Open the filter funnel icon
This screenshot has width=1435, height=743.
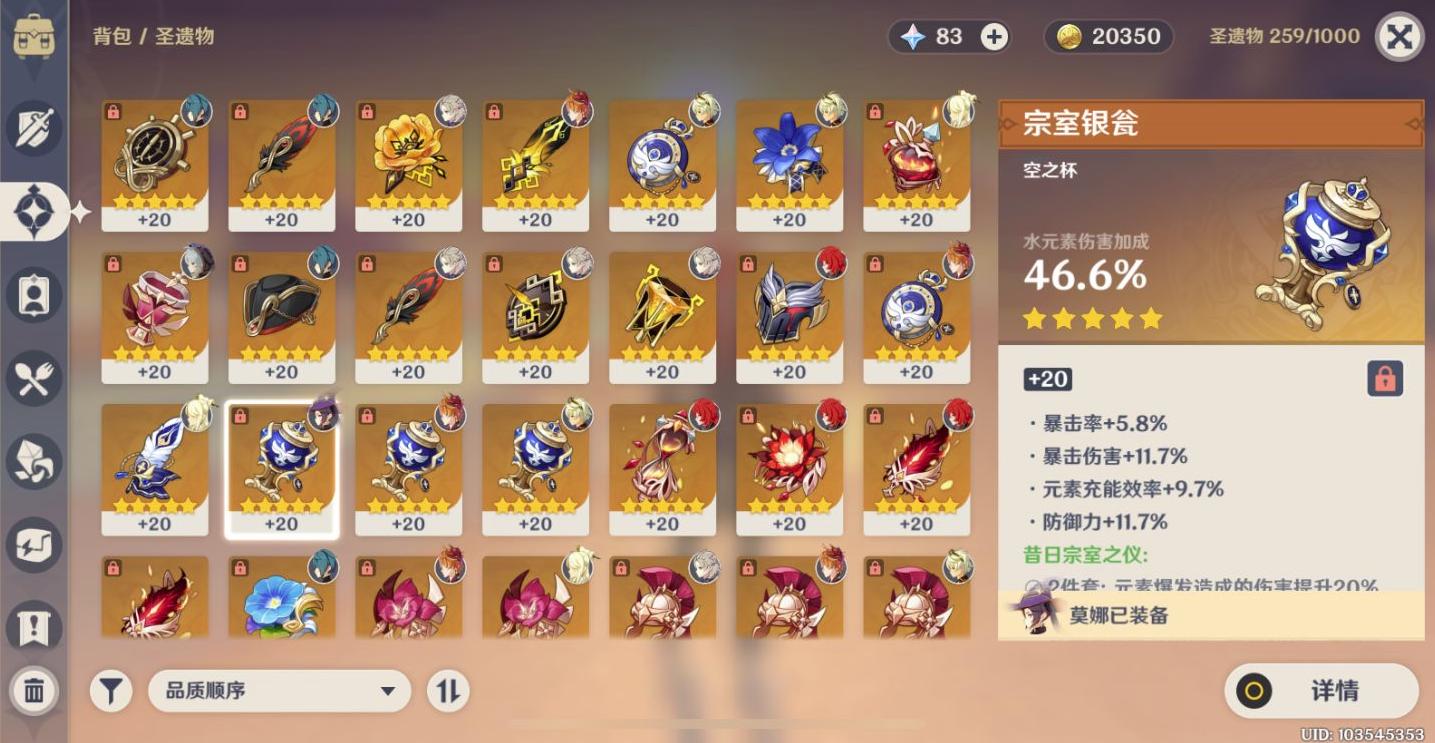[x=110, y=690]
